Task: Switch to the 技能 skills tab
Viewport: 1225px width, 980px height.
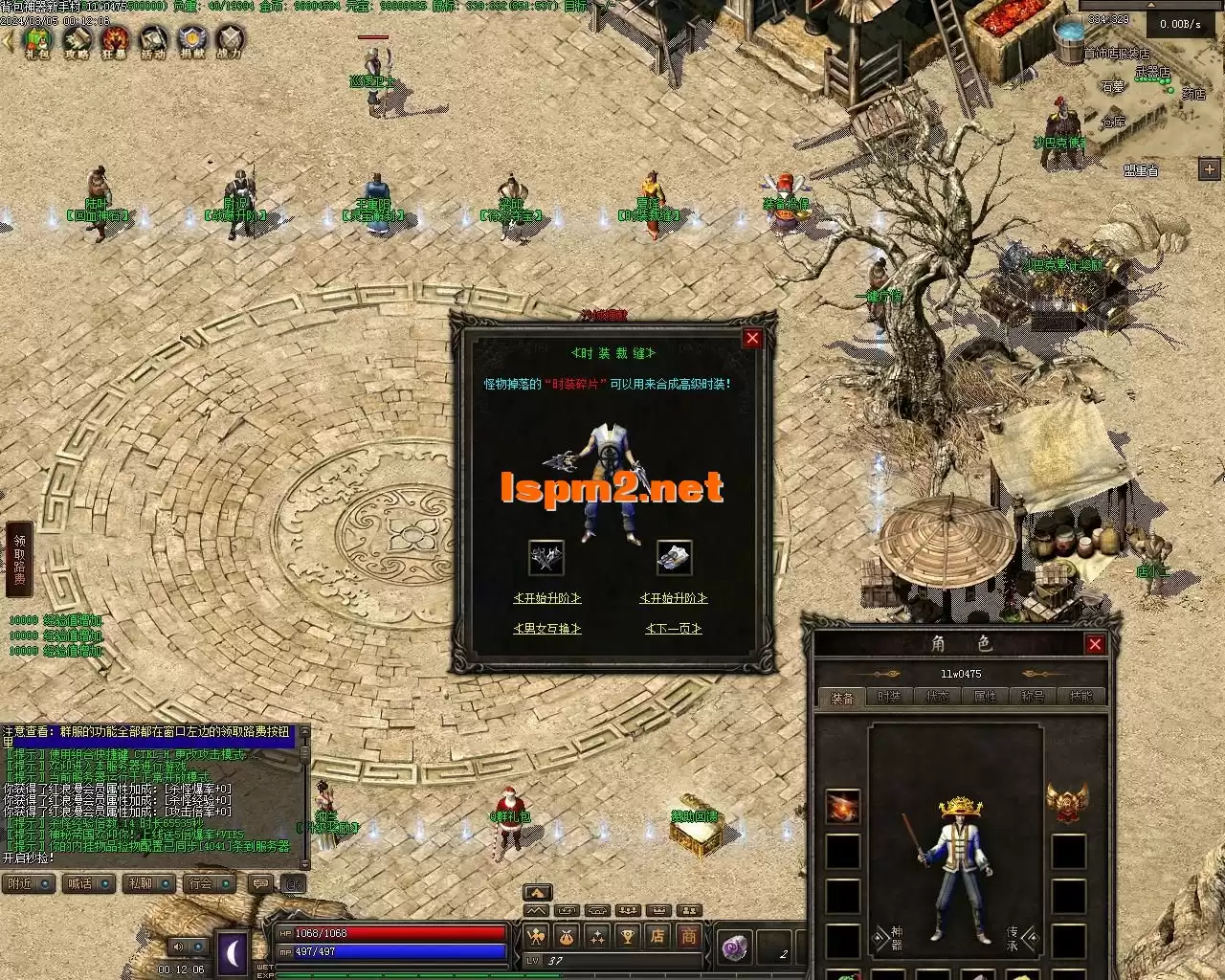Action: 1080,697
